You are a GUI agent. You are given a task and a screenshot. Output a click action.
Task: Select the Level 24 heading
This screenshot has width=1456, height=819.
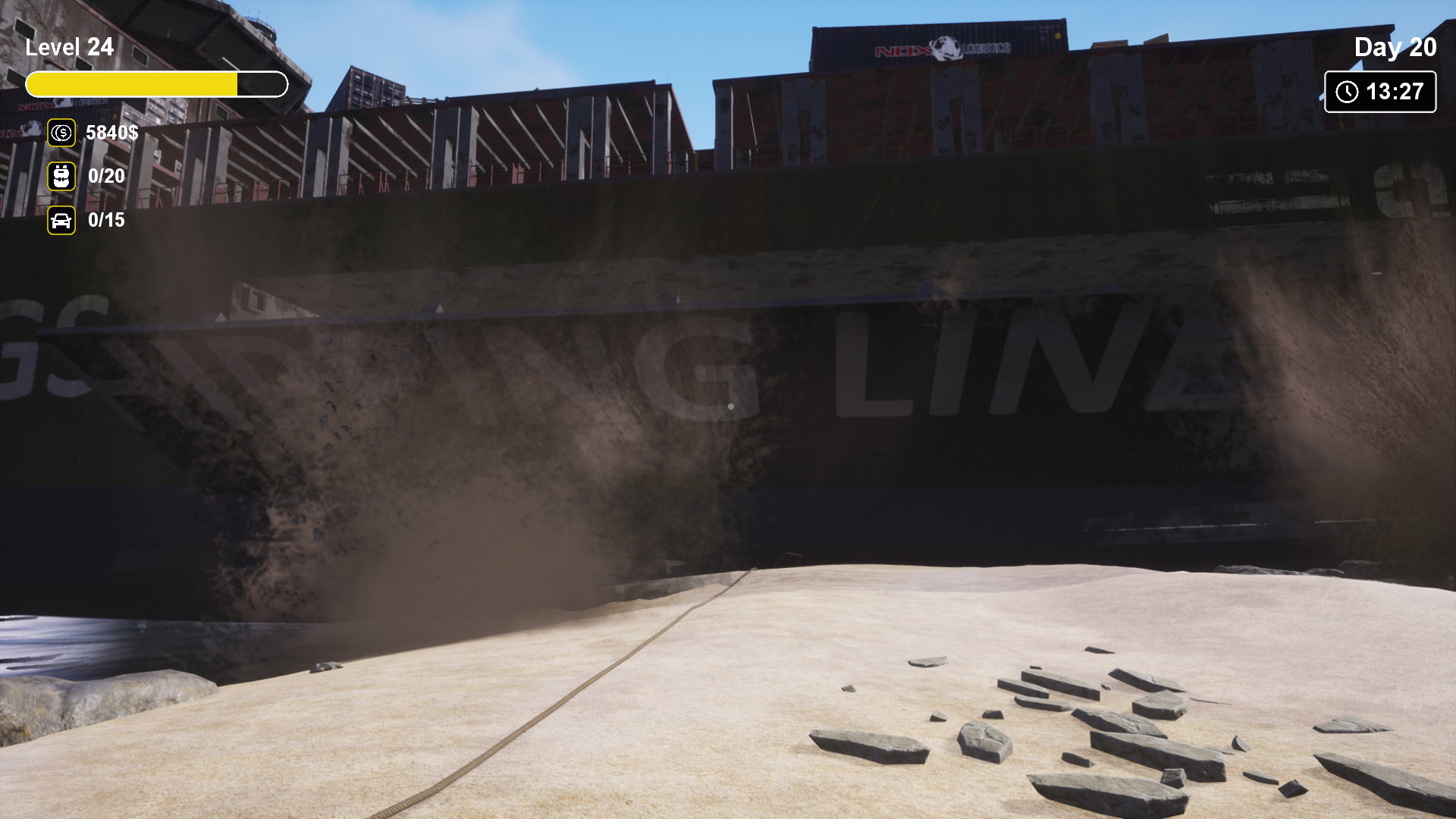(70, 47)
